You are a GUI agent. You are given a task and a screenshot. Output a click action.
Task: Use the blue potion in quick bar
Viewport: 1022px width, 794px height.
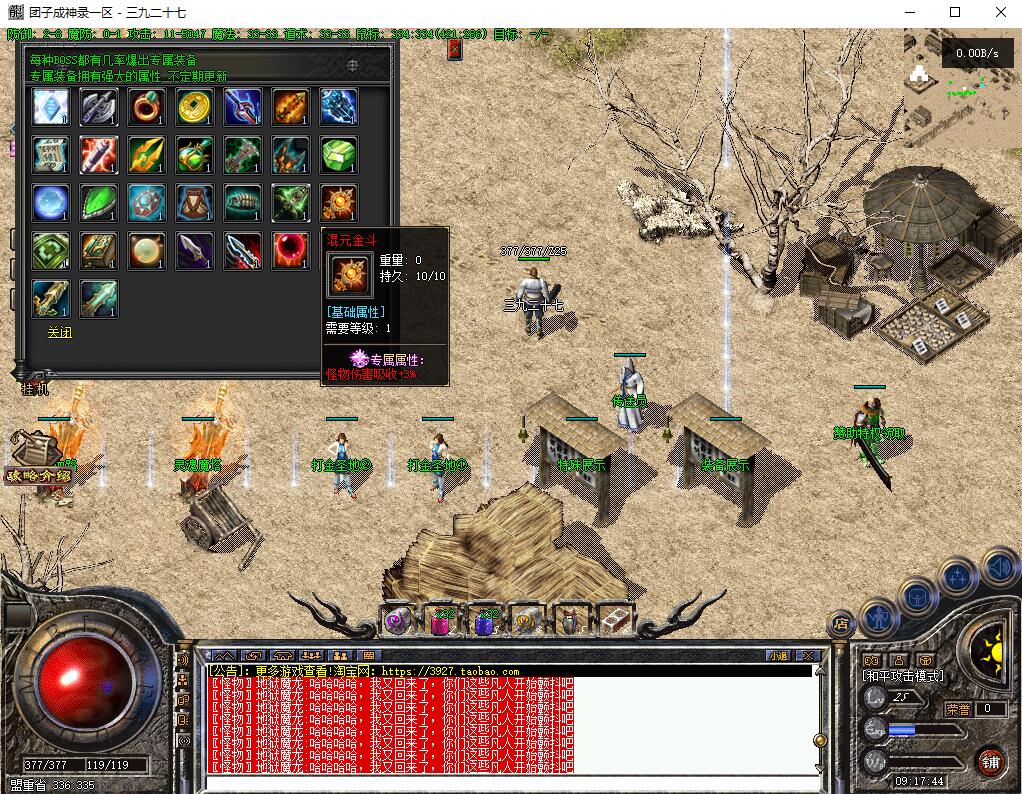(485, 621)
